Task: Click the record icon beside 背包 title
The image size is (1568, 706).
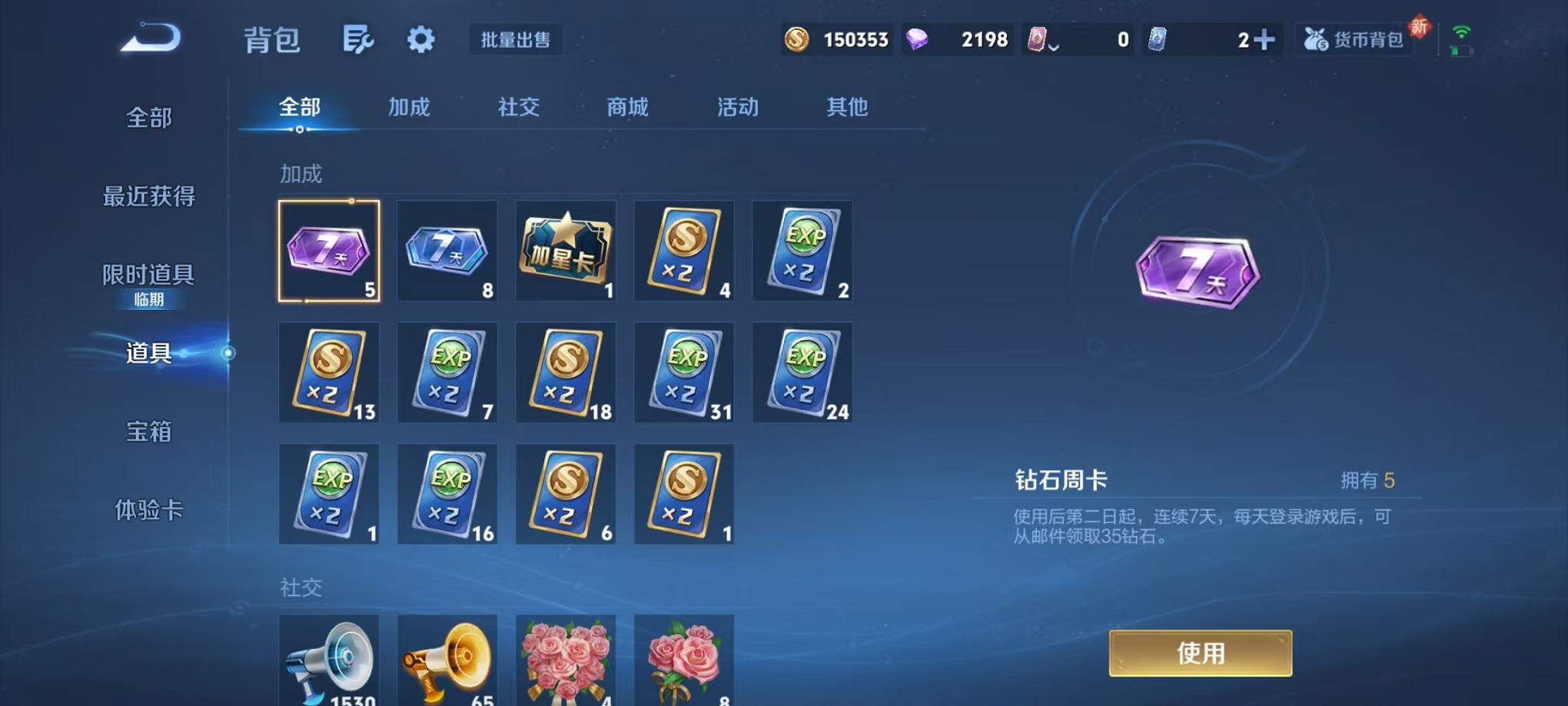Action: click(x=358, y=40)
